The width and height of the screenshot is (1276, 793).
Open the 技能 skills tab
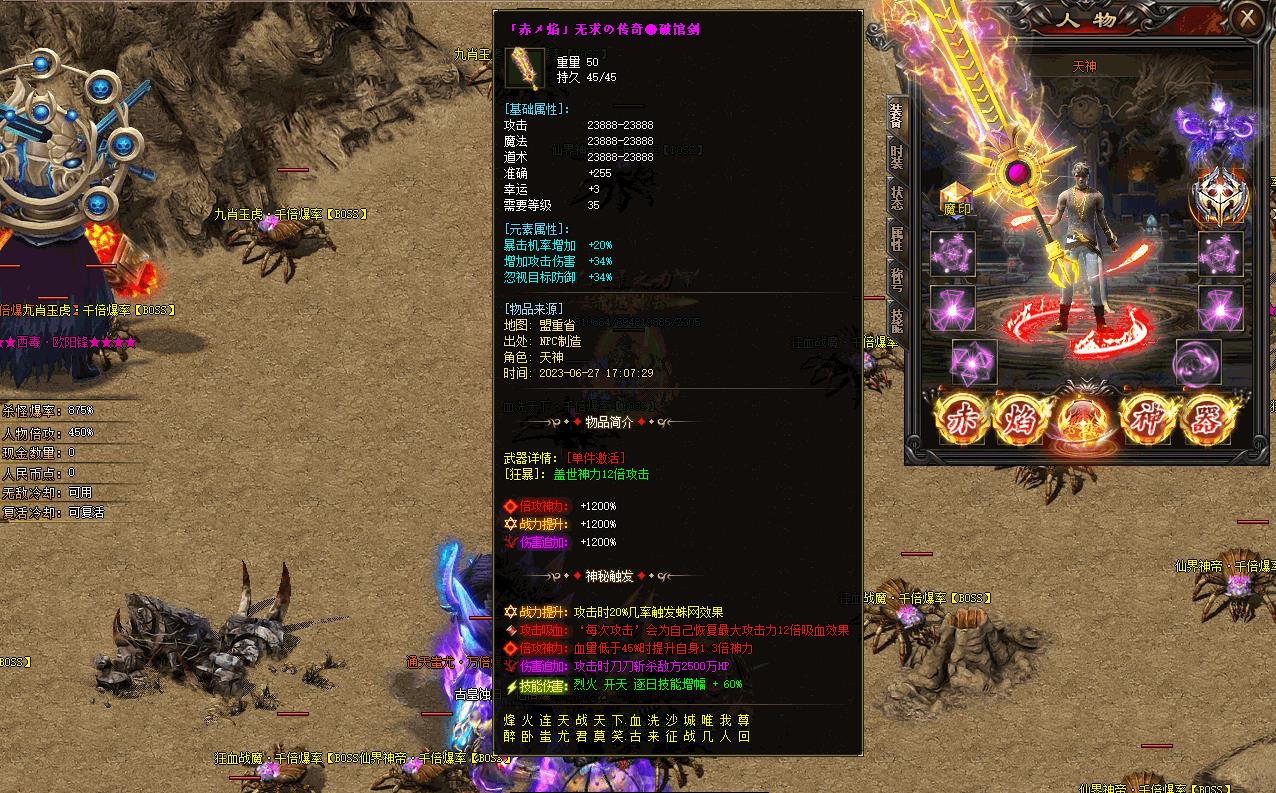coord(896,318)
